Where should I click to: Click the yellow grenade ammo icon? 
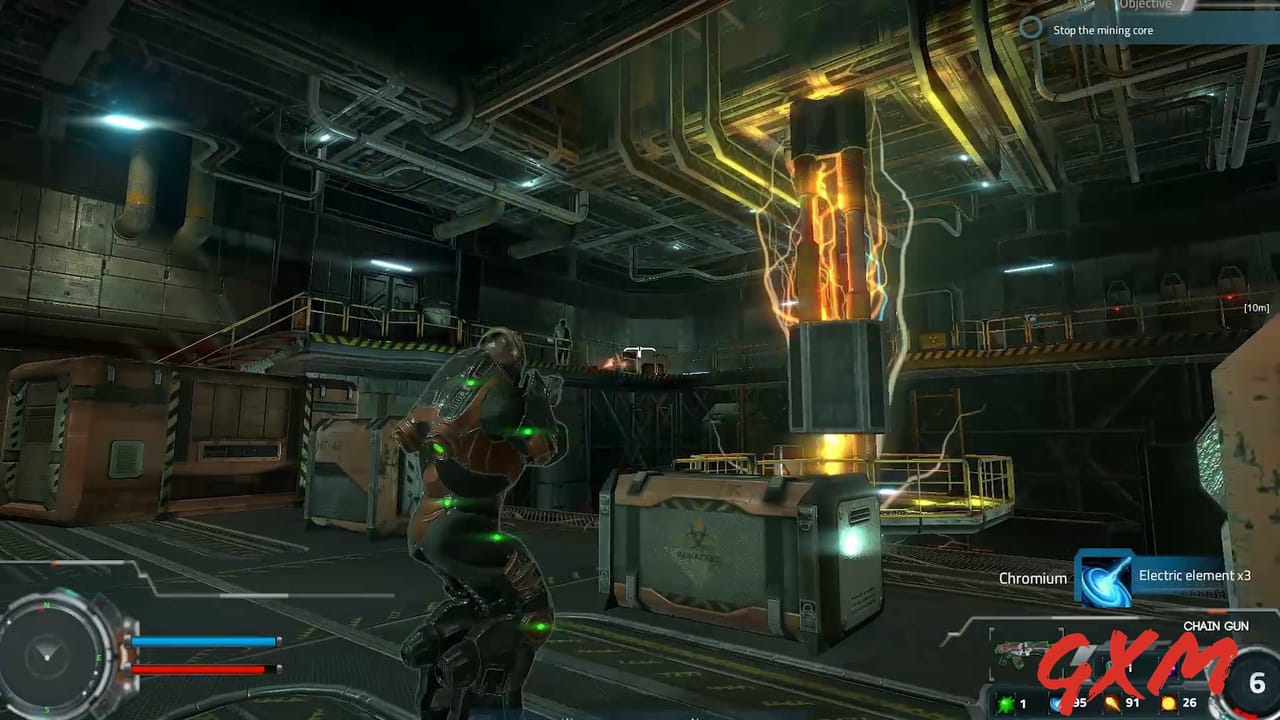[1169, 703]
